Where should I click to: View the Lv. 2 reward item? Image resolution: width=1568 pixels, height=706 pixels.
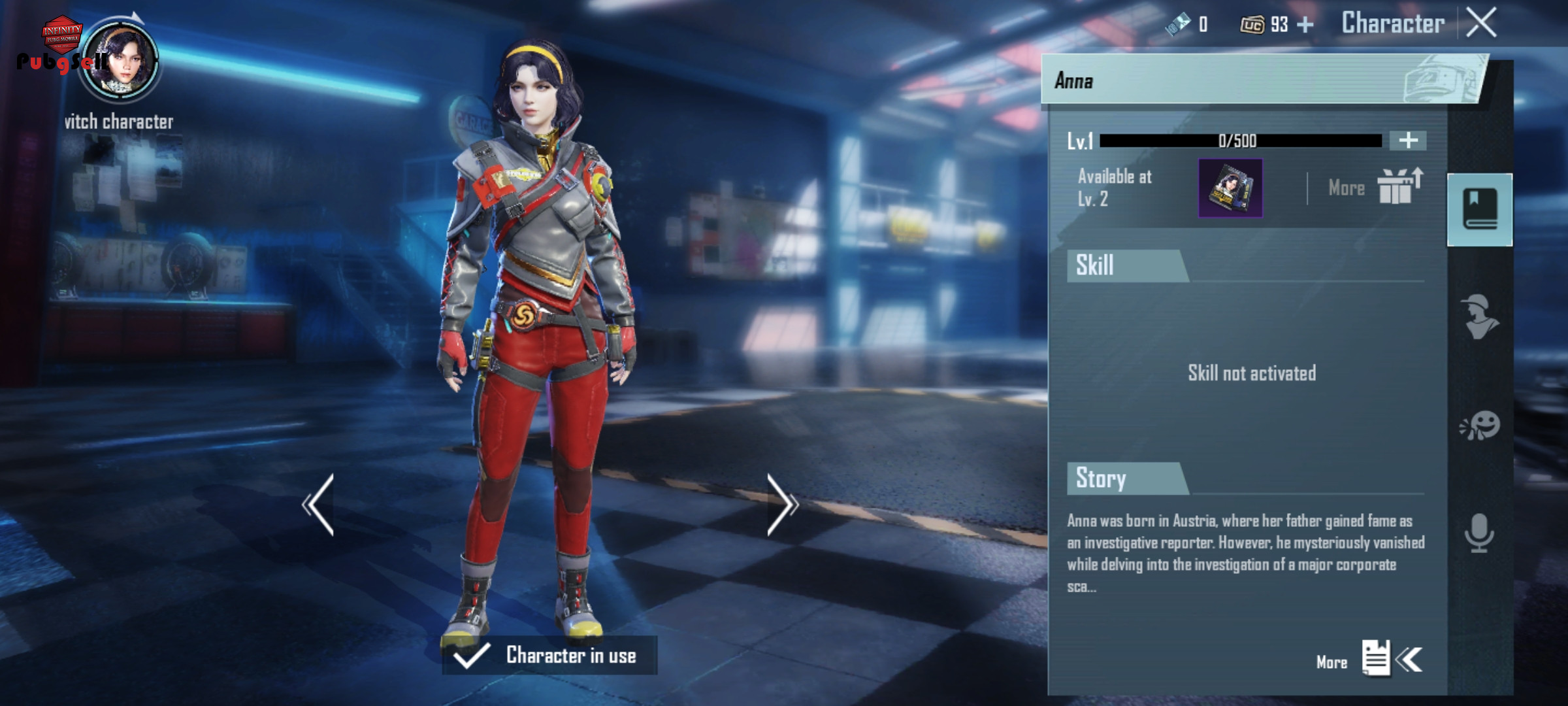pos(1230,188)
